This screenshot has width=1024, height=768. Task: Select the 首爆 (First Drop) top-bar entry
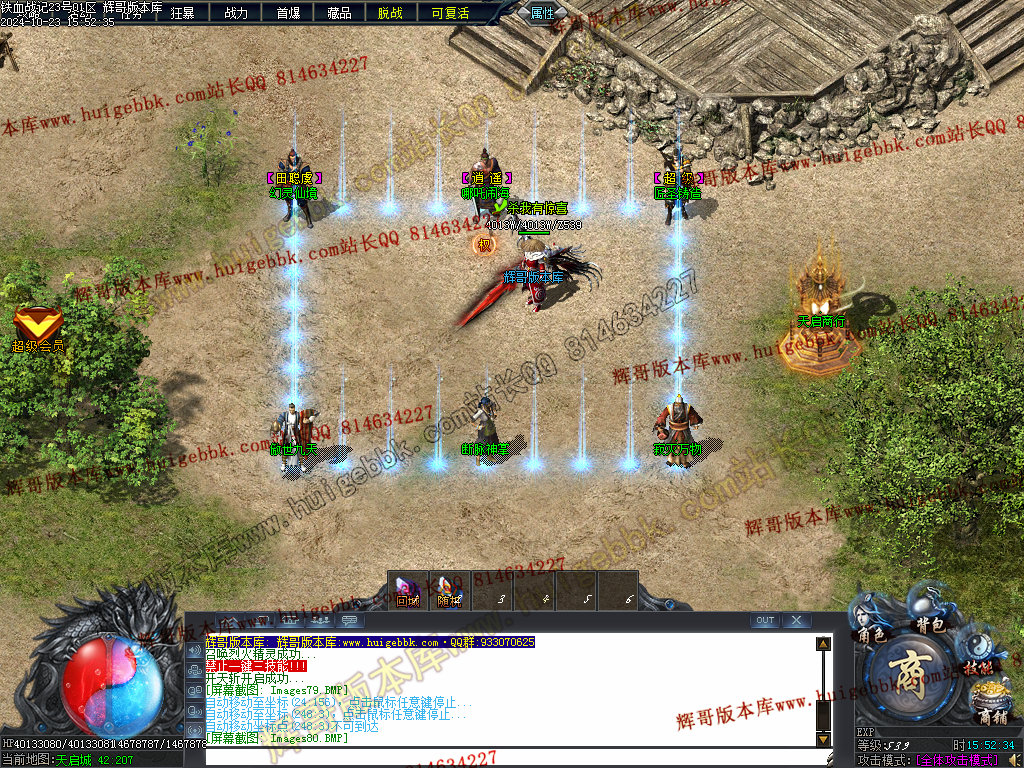pos(288,13)
